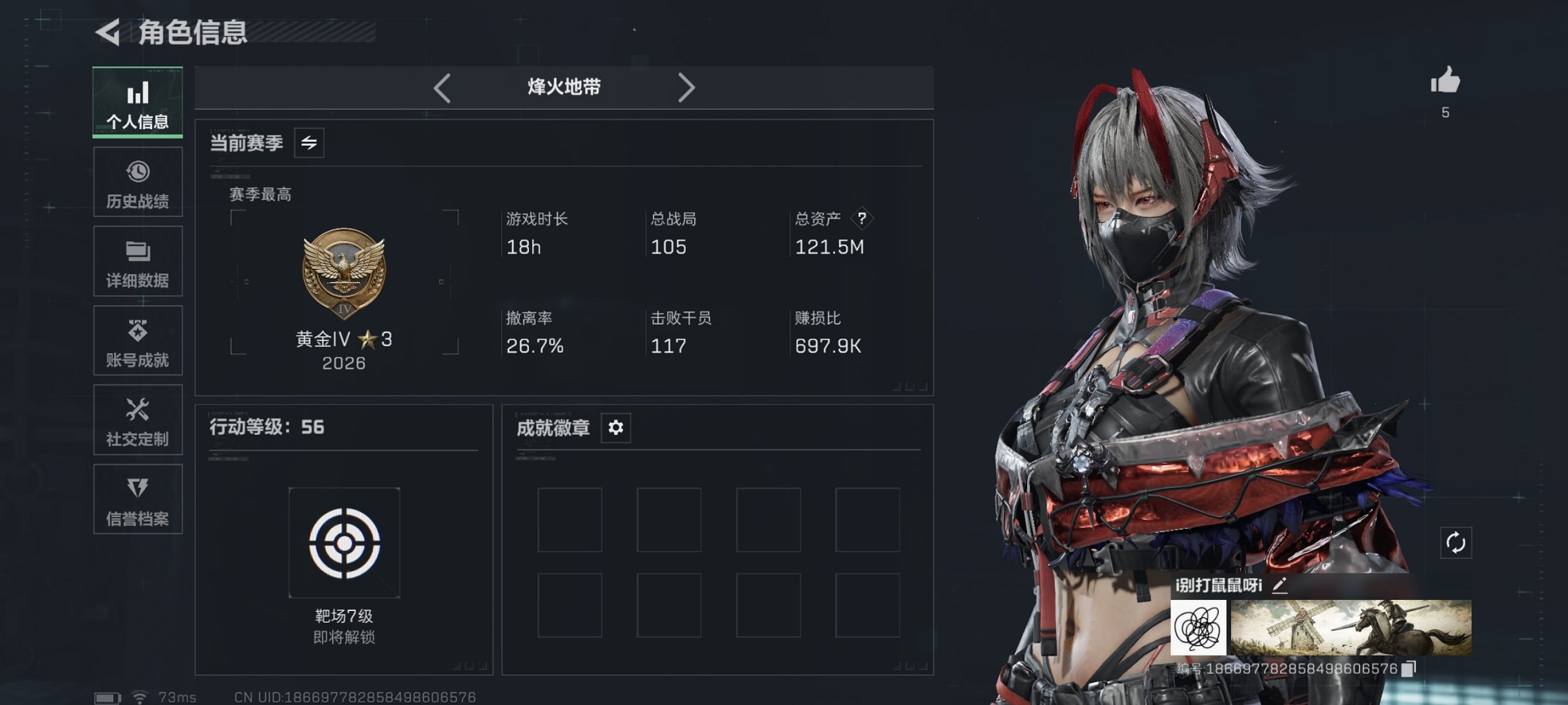Toggle the season mode switch beside 当前赛季

pos(310,144)
